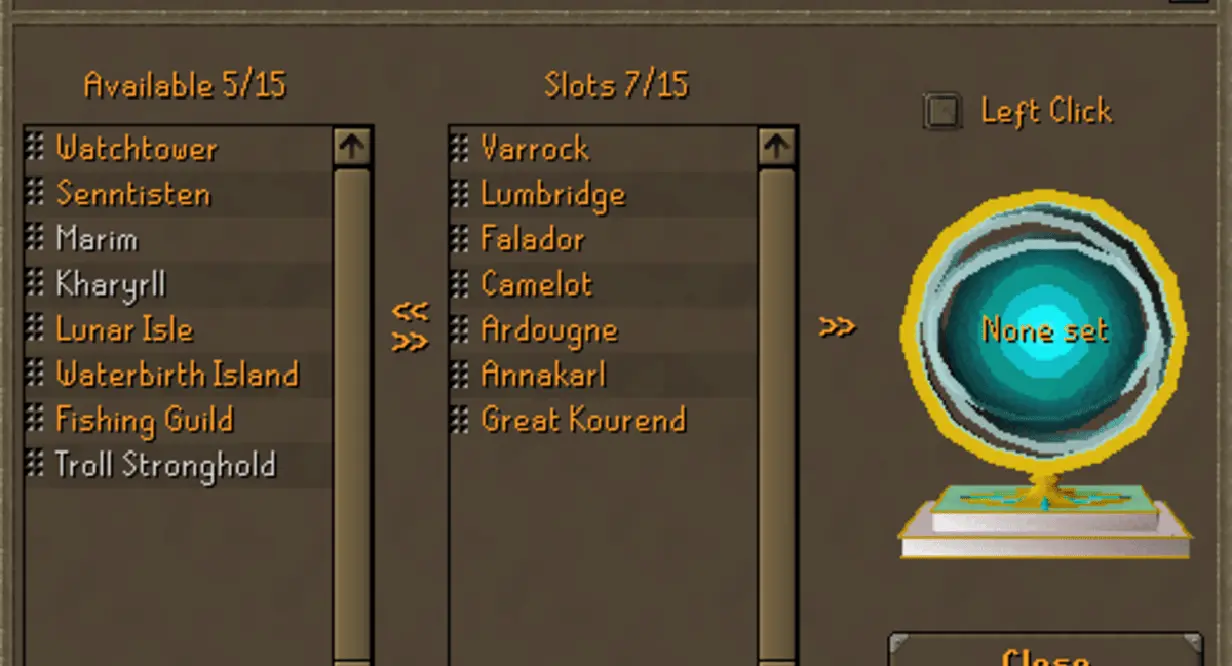
Task: Choose the Senntisten teleport entry
Action: tap(133, 193)
